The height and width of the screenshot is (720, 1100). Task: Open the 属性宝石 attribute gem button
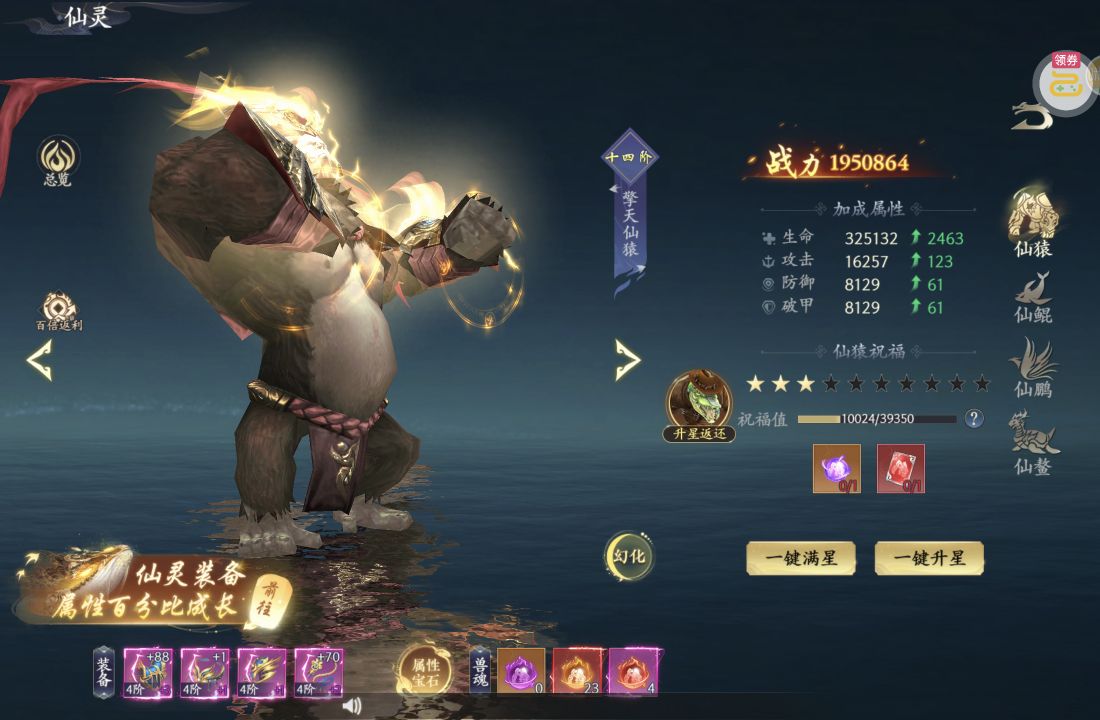425,669
